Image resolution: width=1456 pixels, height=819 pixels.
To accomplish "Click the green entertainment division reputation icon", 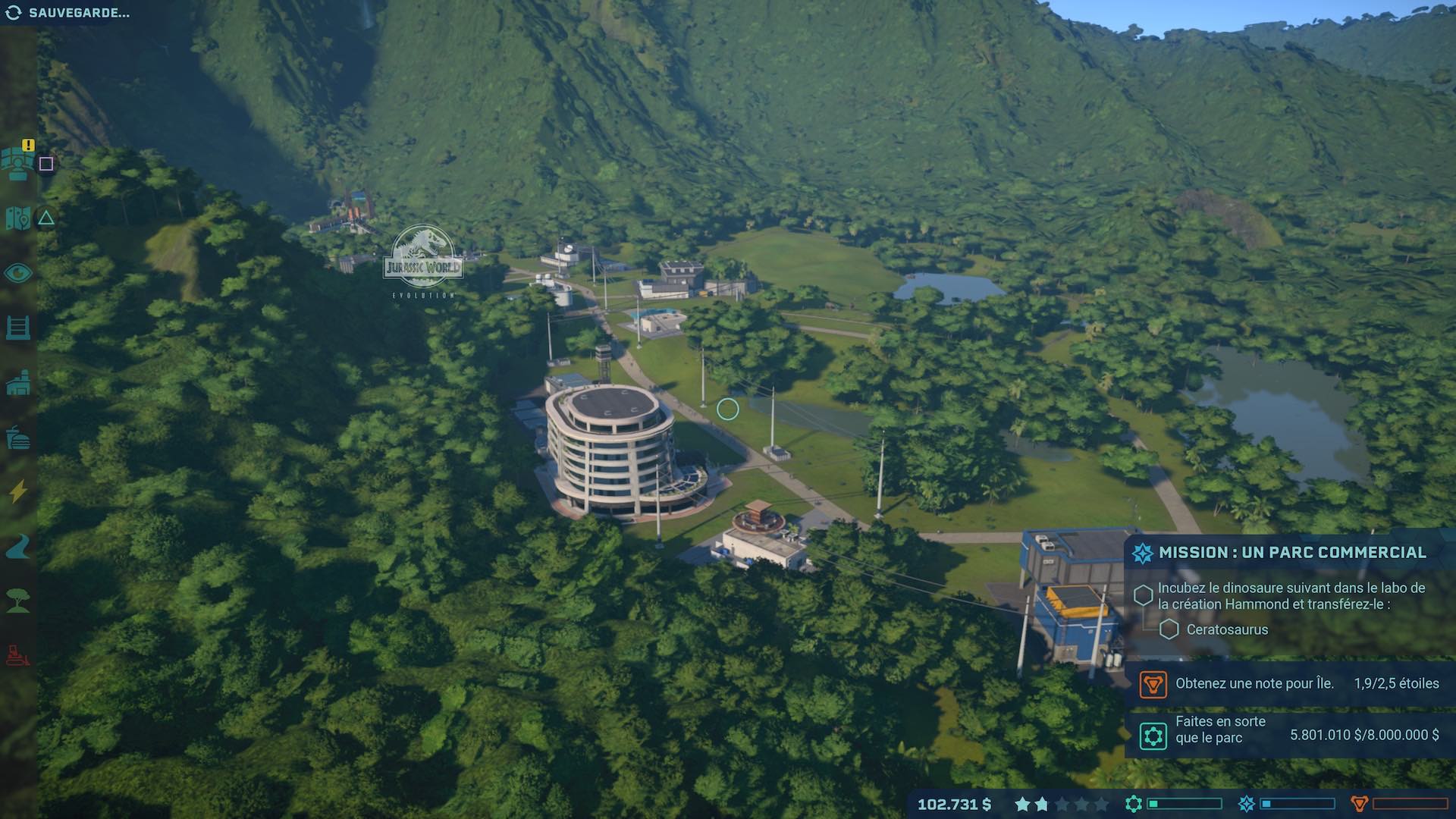I will tap(1134, 804).
